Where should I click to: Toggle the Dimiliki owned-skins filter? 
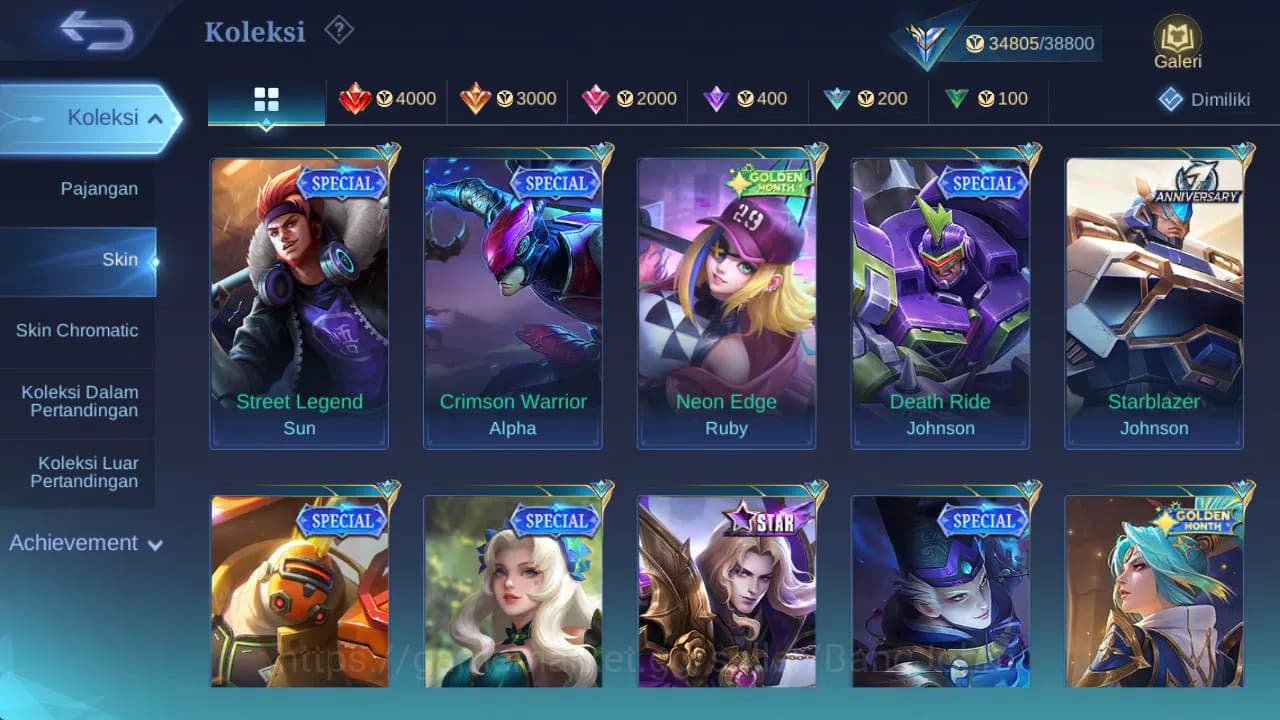(1204, 99)
